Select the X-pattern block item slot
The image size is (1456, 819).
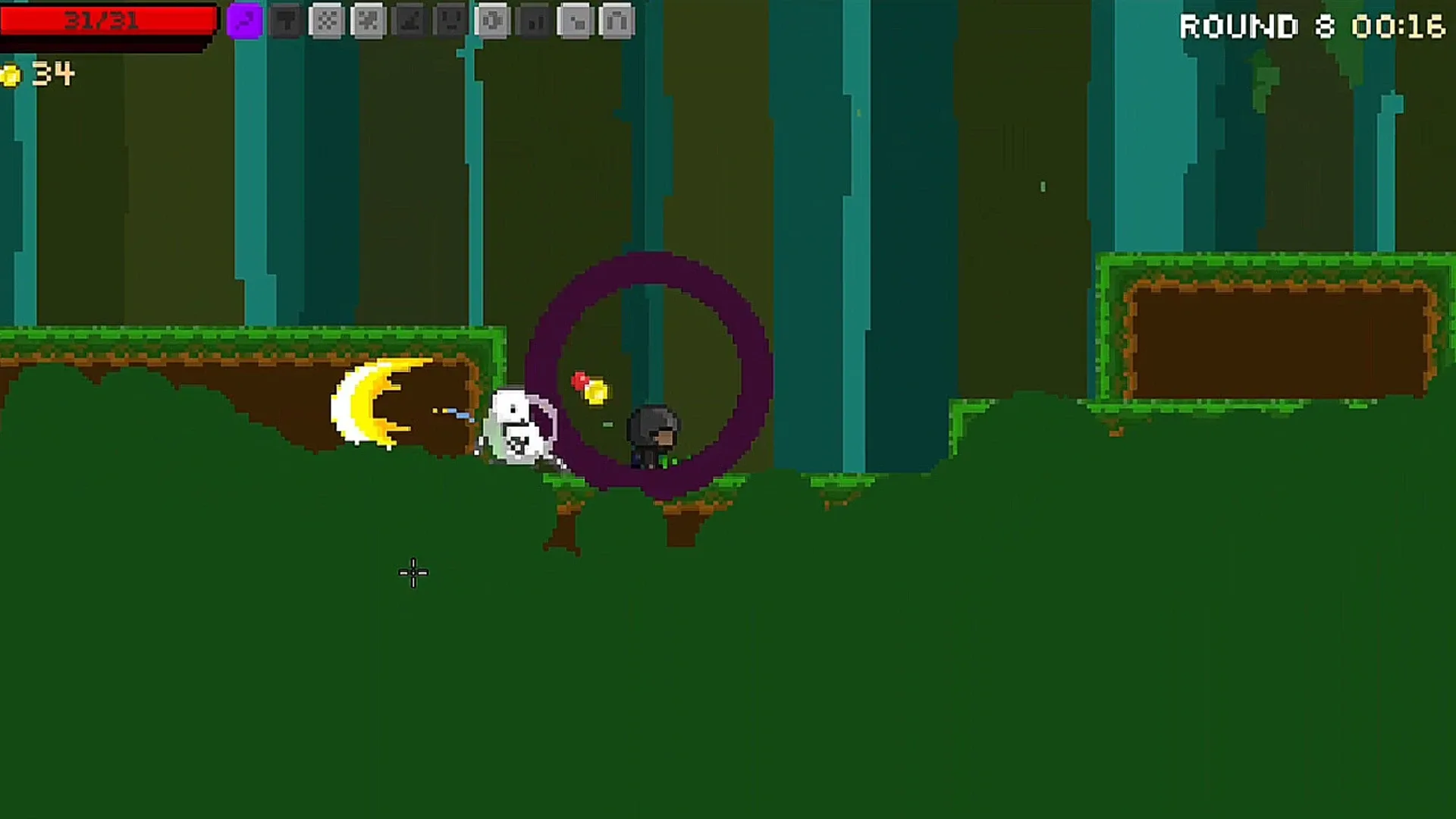368,21
